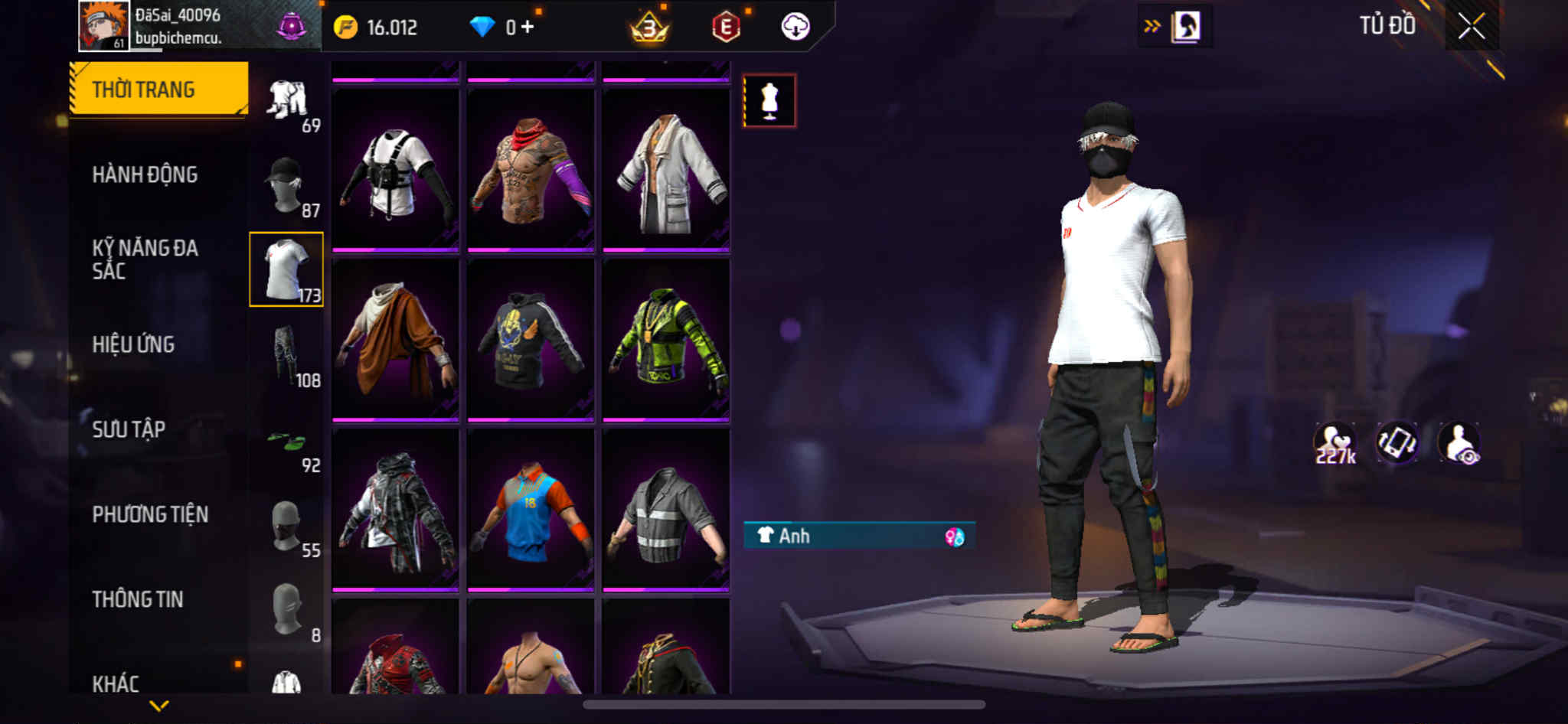Switch to the pants category with 108 items

pyautogui.click(x=287, y=355)
